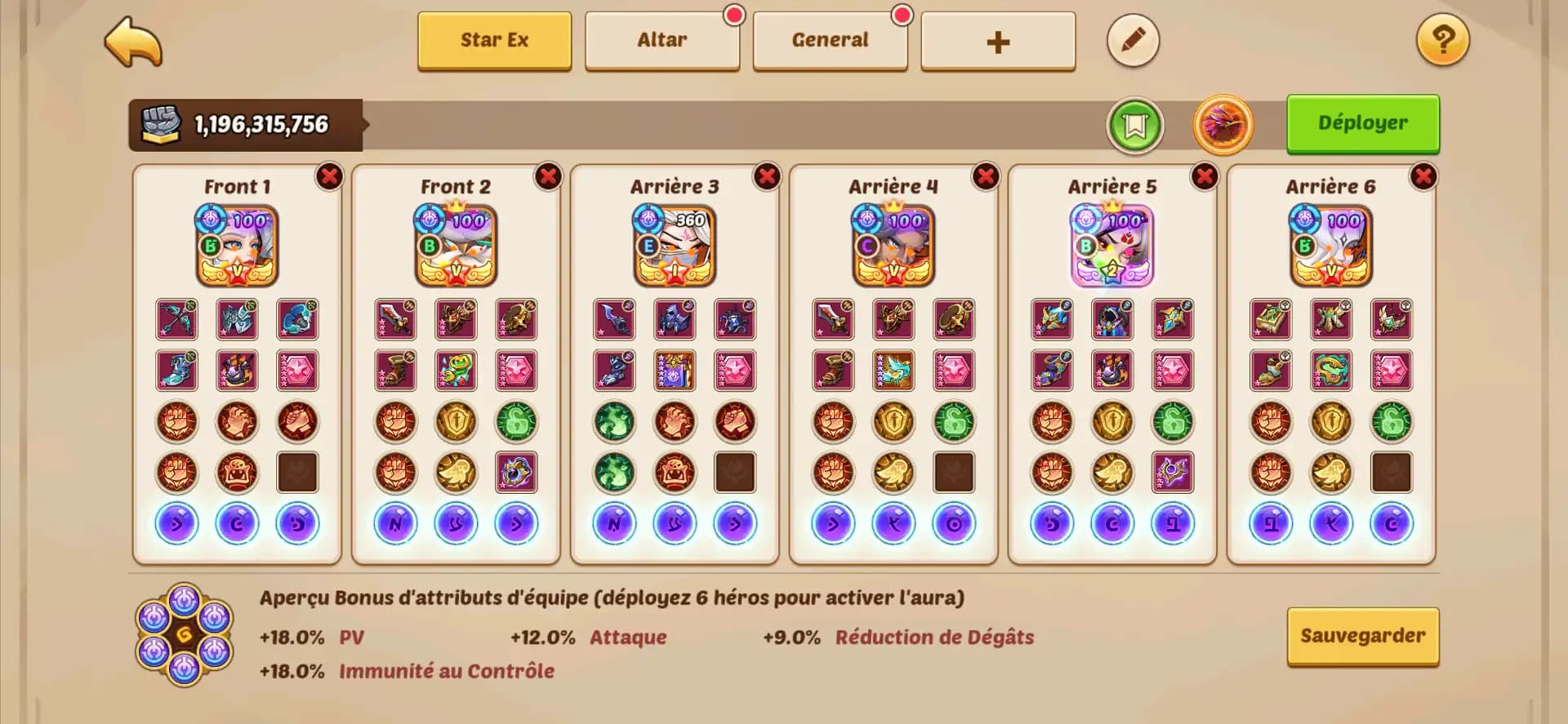Remove the hero in Arrière 4 via red X
Viewport: 1568px width, 724px height.
[984, 175]
